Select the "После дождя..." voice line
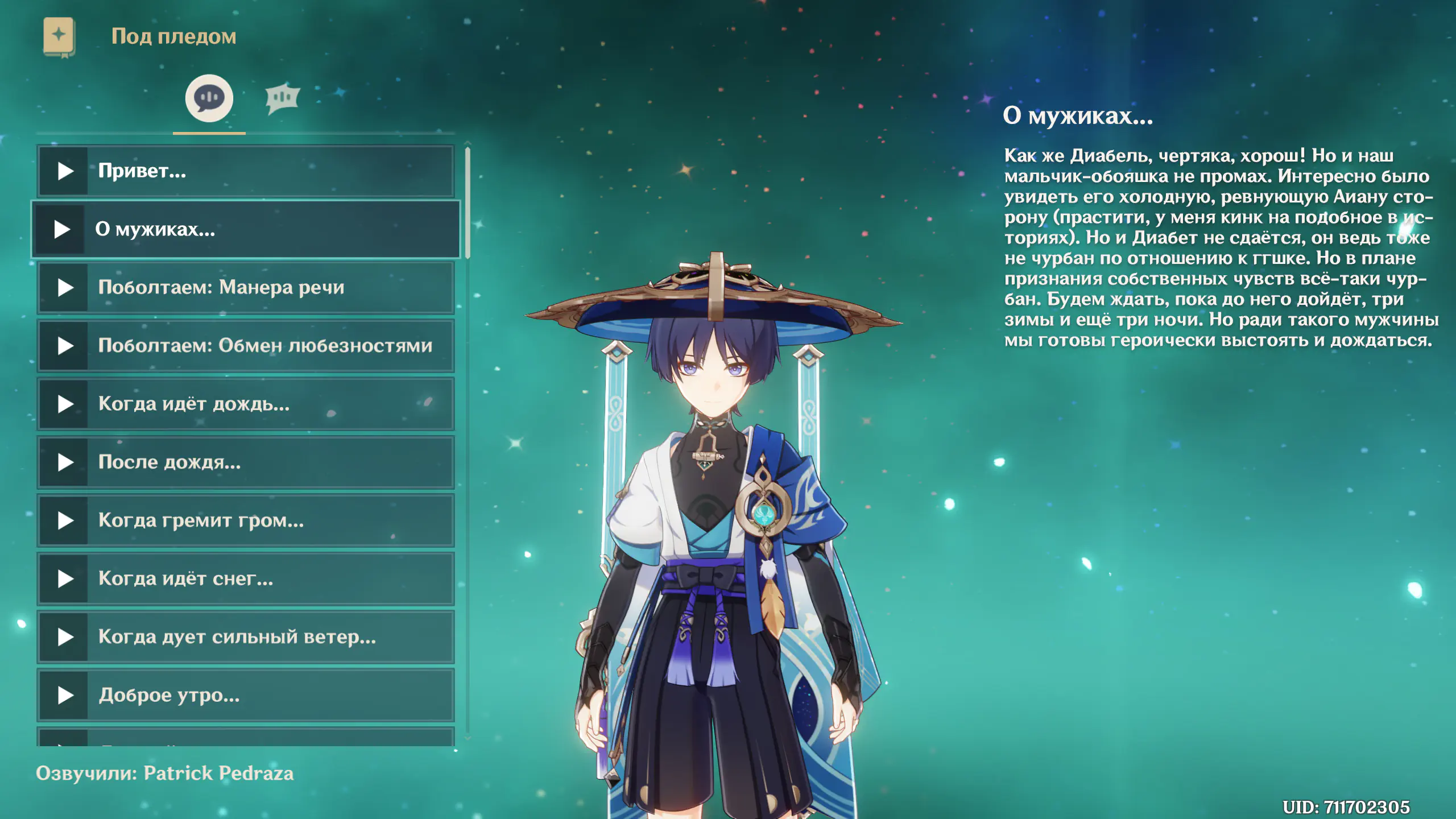This screenshot has height=819, width=1456. pyautogui.click(x=246, y=462)
